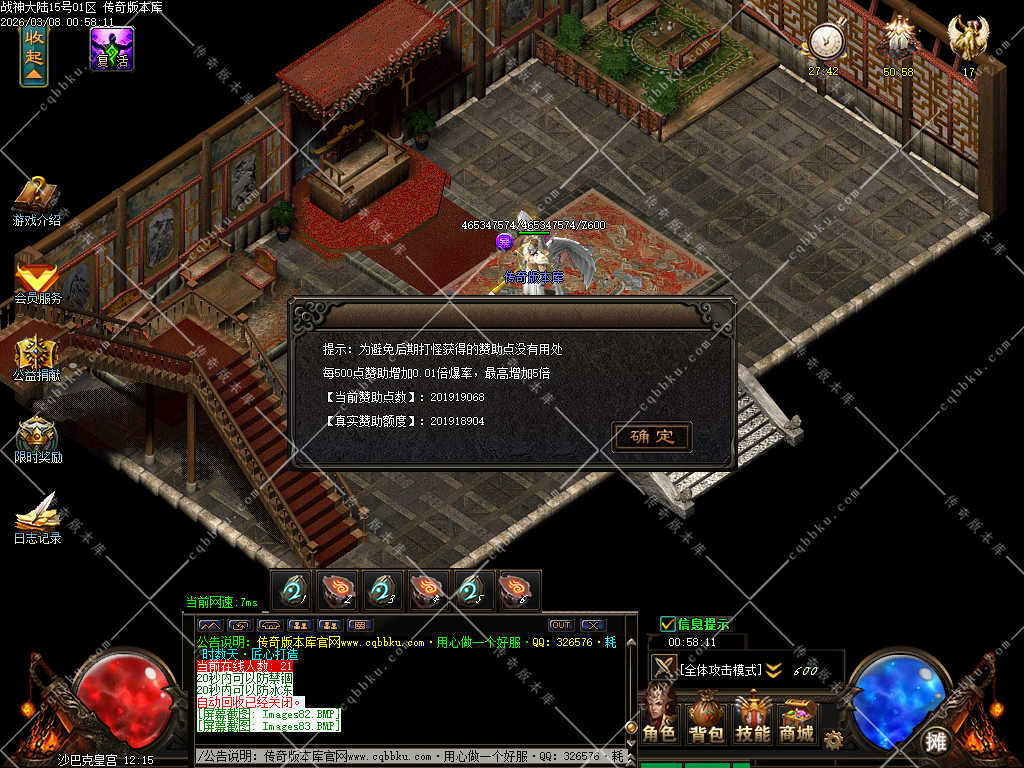The height and width of the screenshot is (768, 1024).
Task: Click the OUT button on chat panel
Action: 560,625
